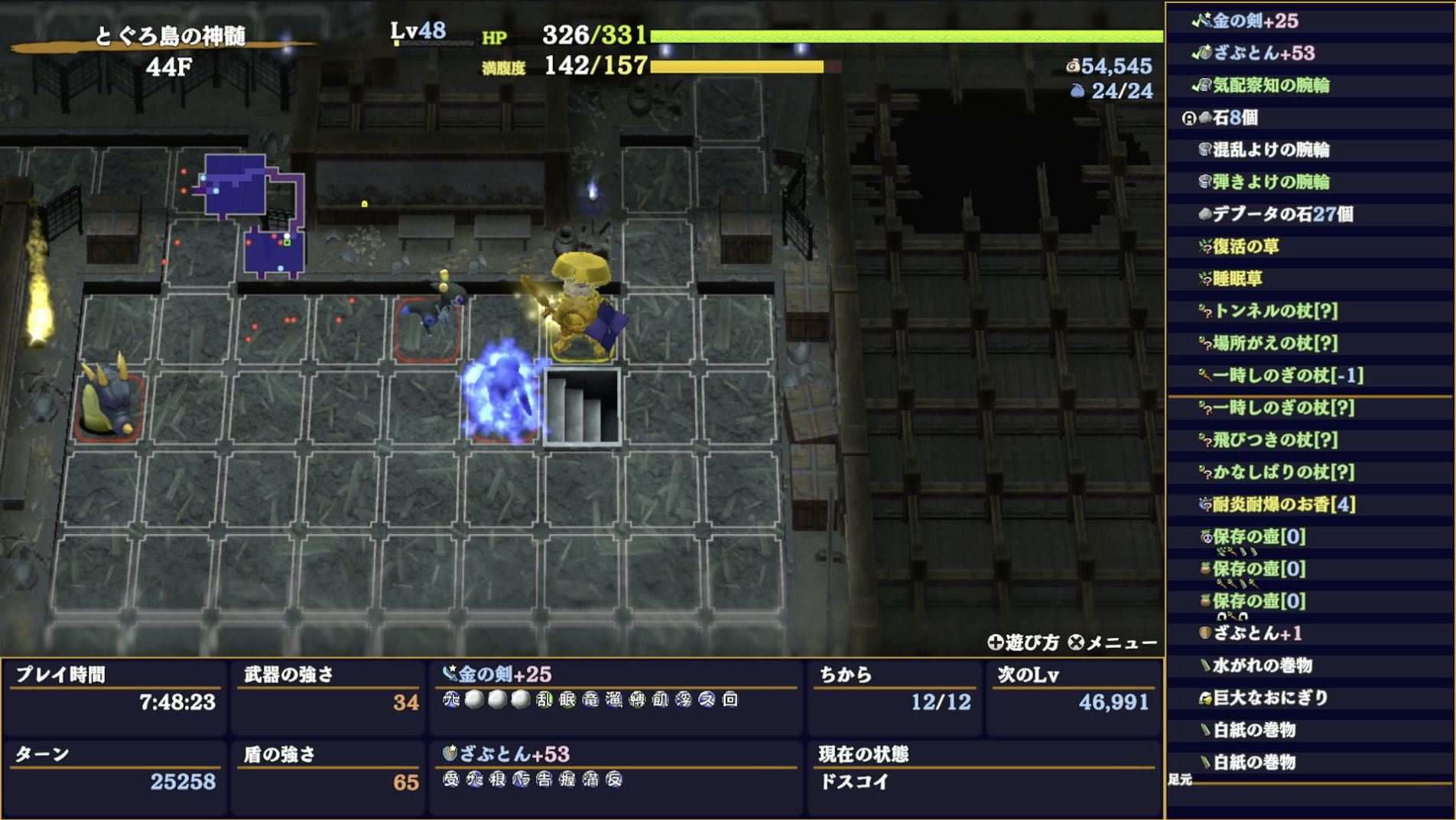This screenshot has width=1456, height=820.
Task: Click the 混乱よけの腕輪 bracelet icon
Action: (1204, 151)
